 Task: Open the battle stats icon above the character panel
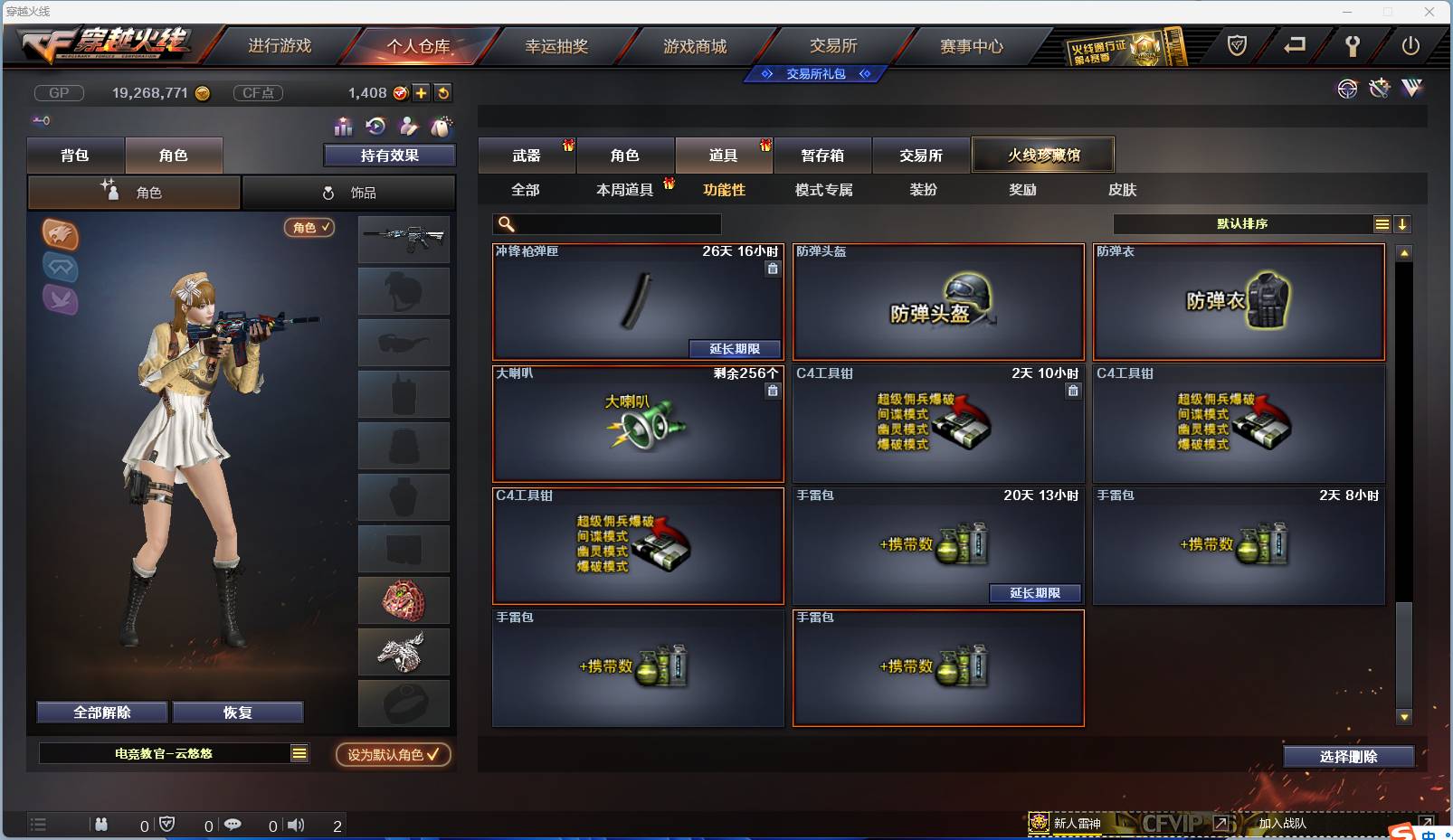(345, 127)
